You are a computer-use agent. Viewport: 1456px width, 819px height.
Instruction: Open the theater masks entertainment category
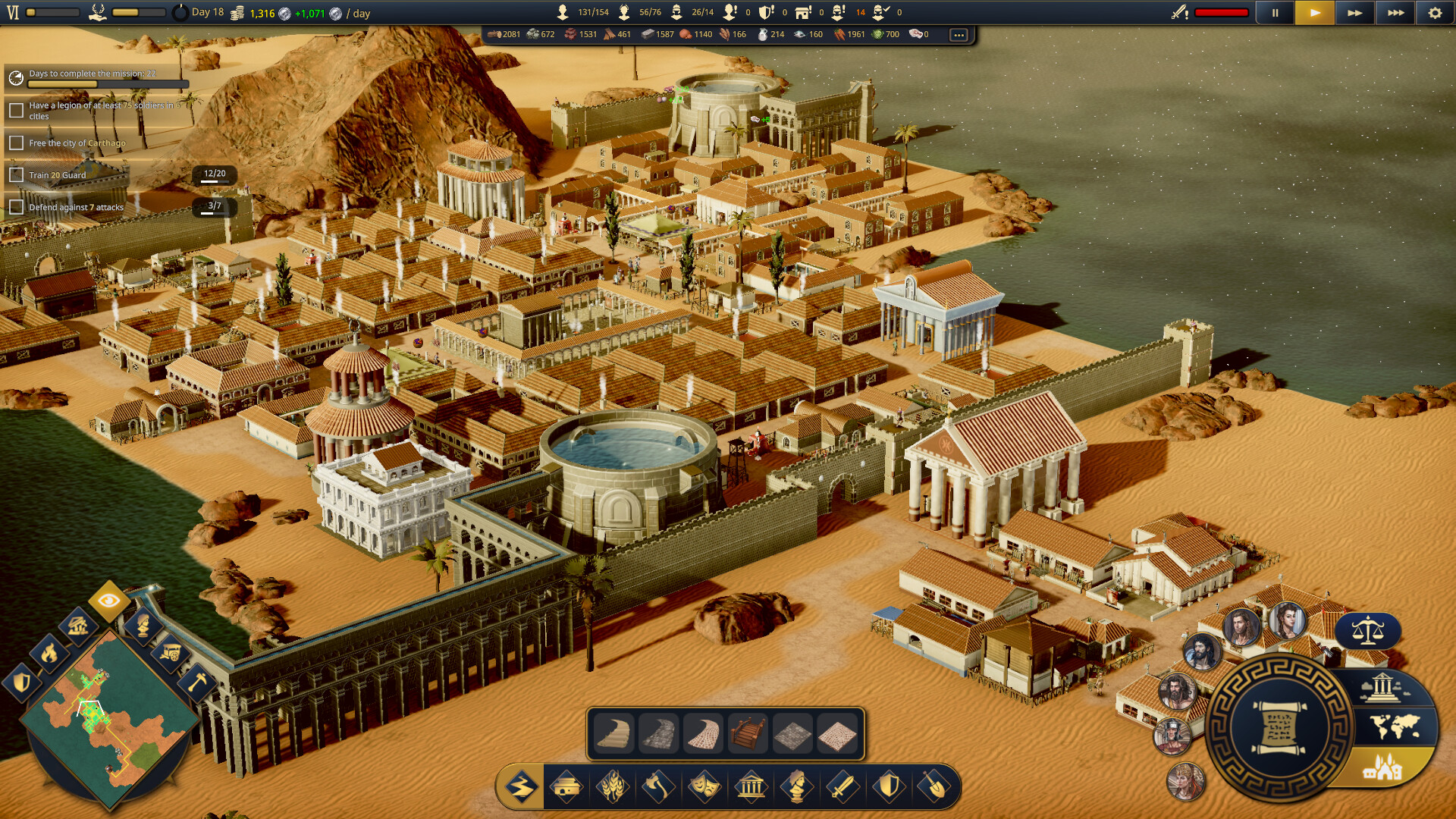(x=704, y=786)
